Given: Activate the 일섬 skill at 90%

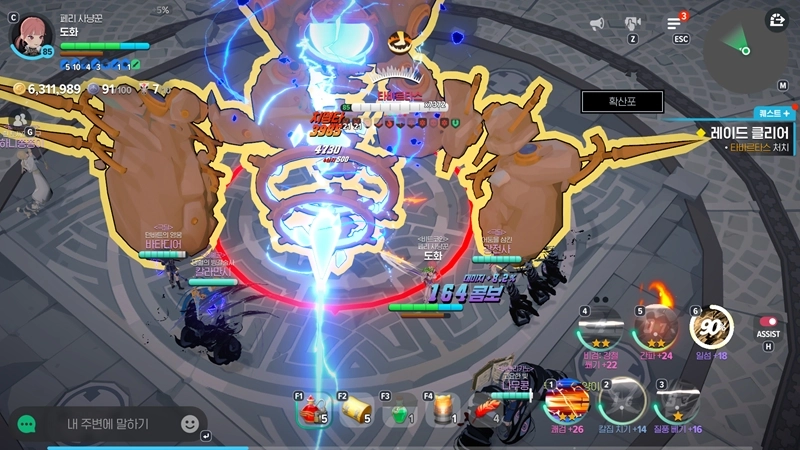Looking at the screenshot, I should [711, 328].
